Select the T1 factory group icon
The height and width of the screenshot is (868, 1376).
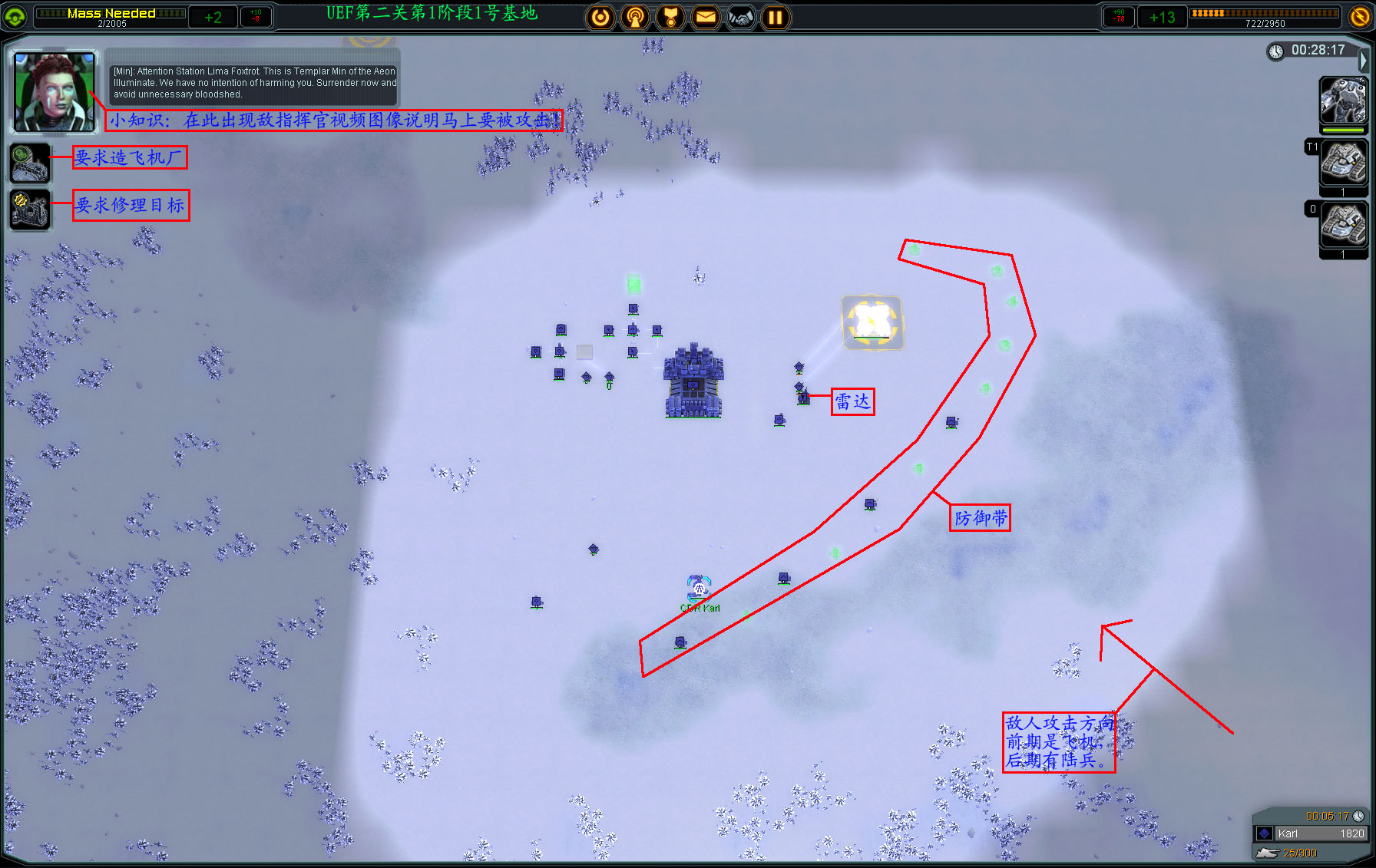tap(1343, 163)
